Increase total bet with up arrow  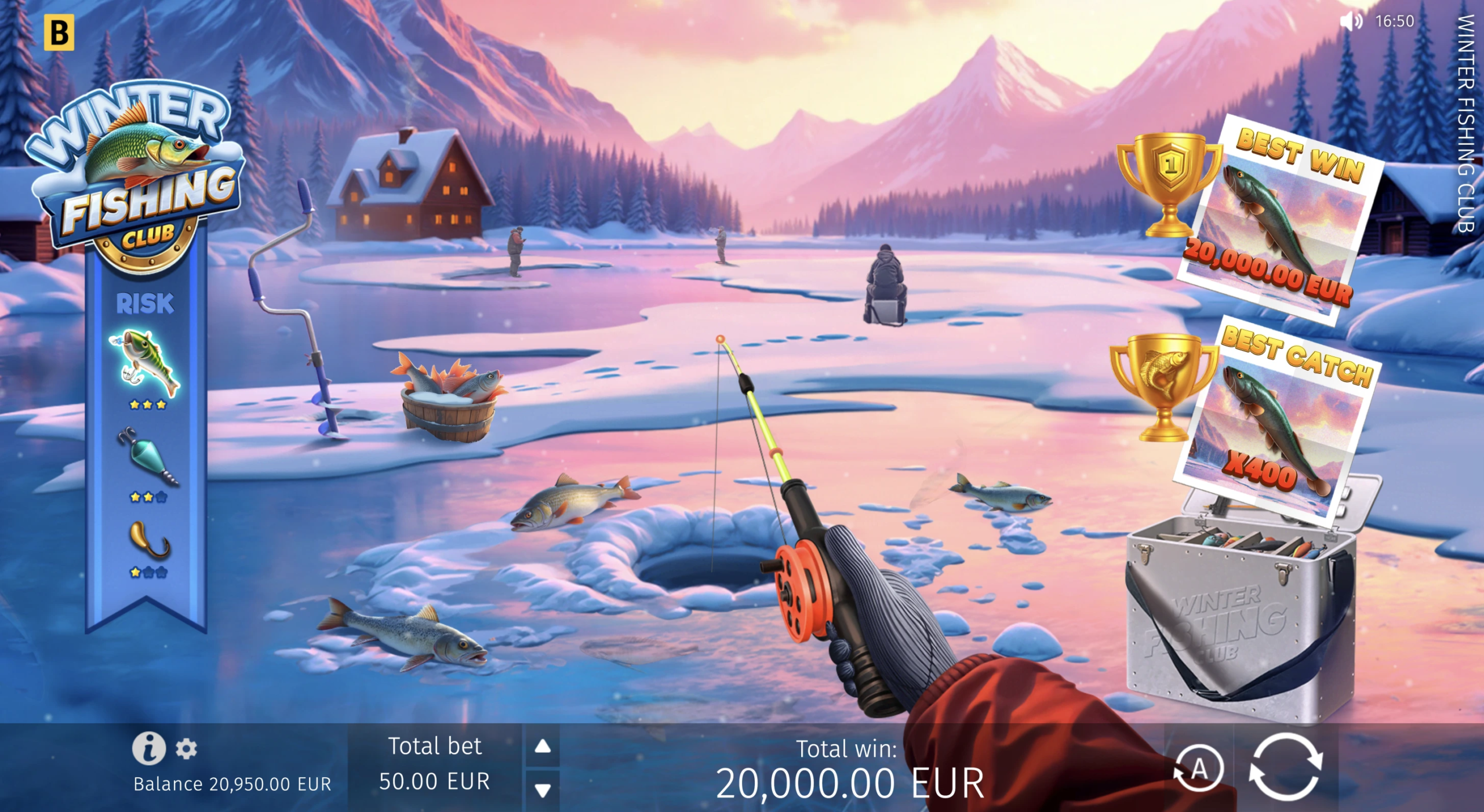tap(543, 746)
